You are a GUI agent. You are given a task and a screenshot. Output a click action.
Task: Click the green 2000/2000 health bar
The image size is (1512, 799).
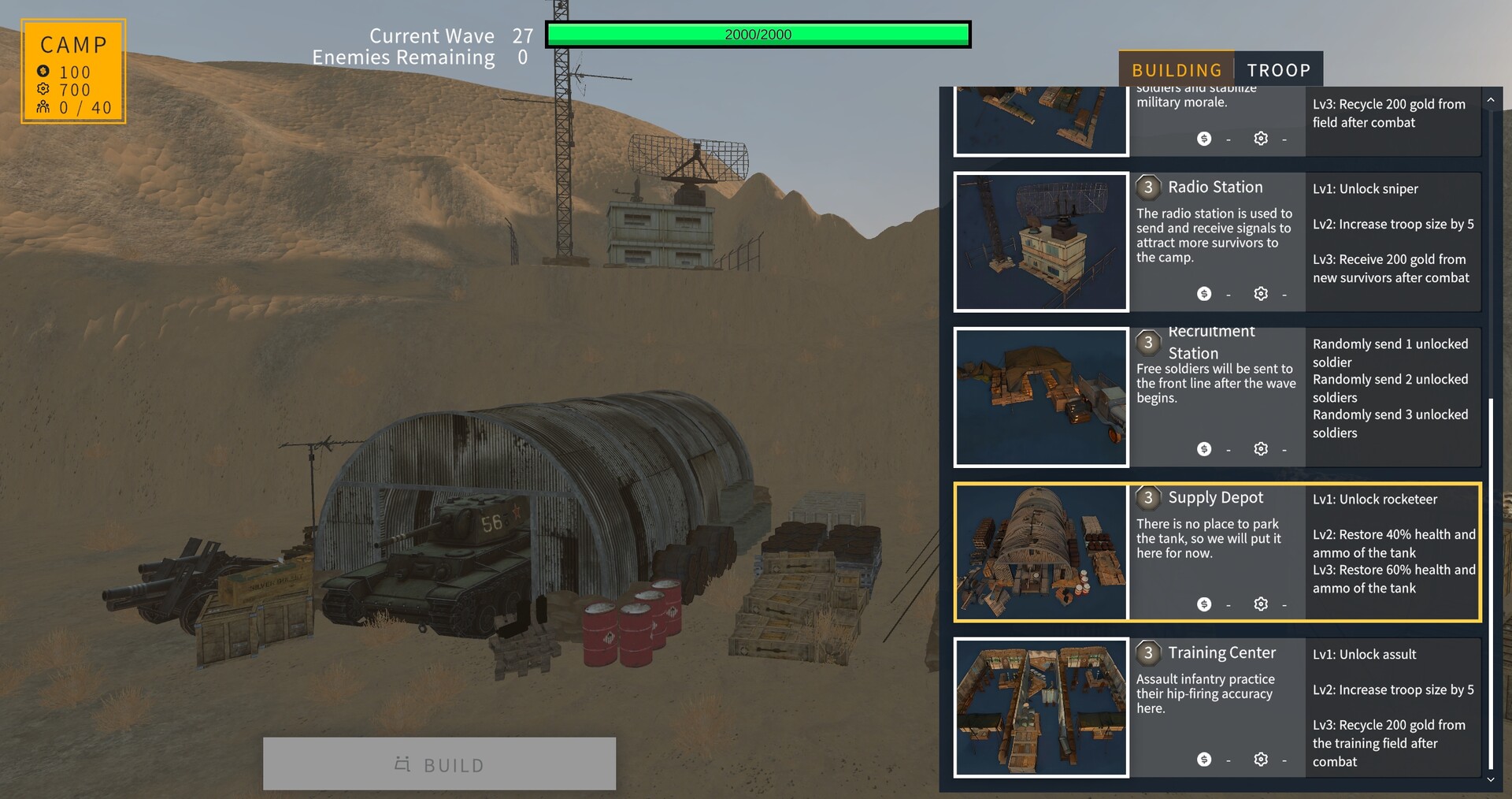(x=758, y=34)
